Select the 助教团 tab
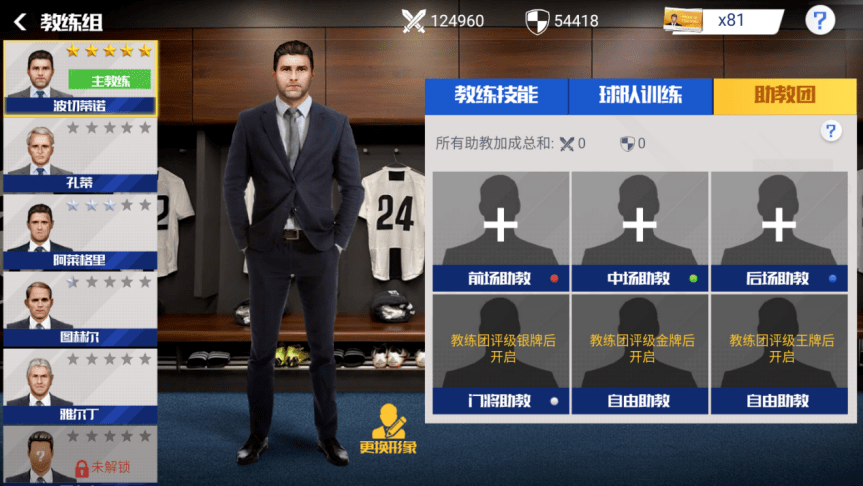The width and height of the screenshot is (863, 486). pos(784,96)
